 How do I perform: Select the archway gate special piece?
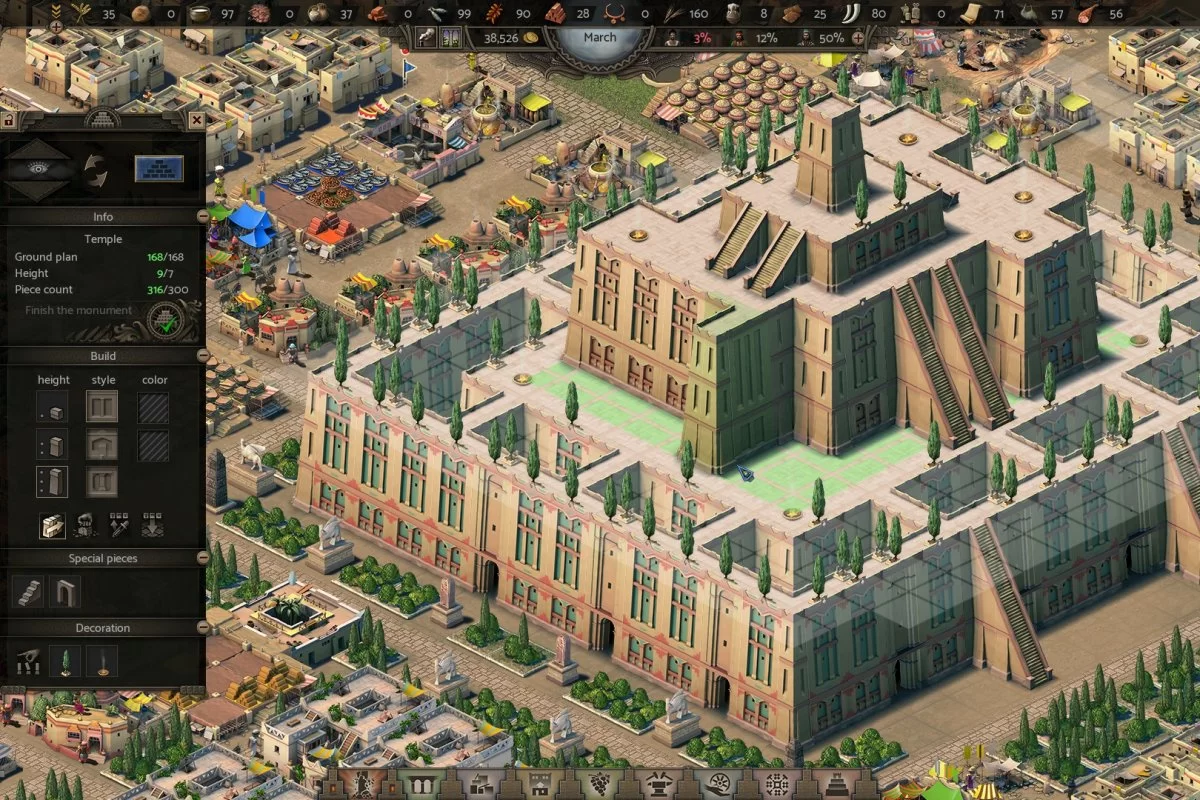click(66, 592)
